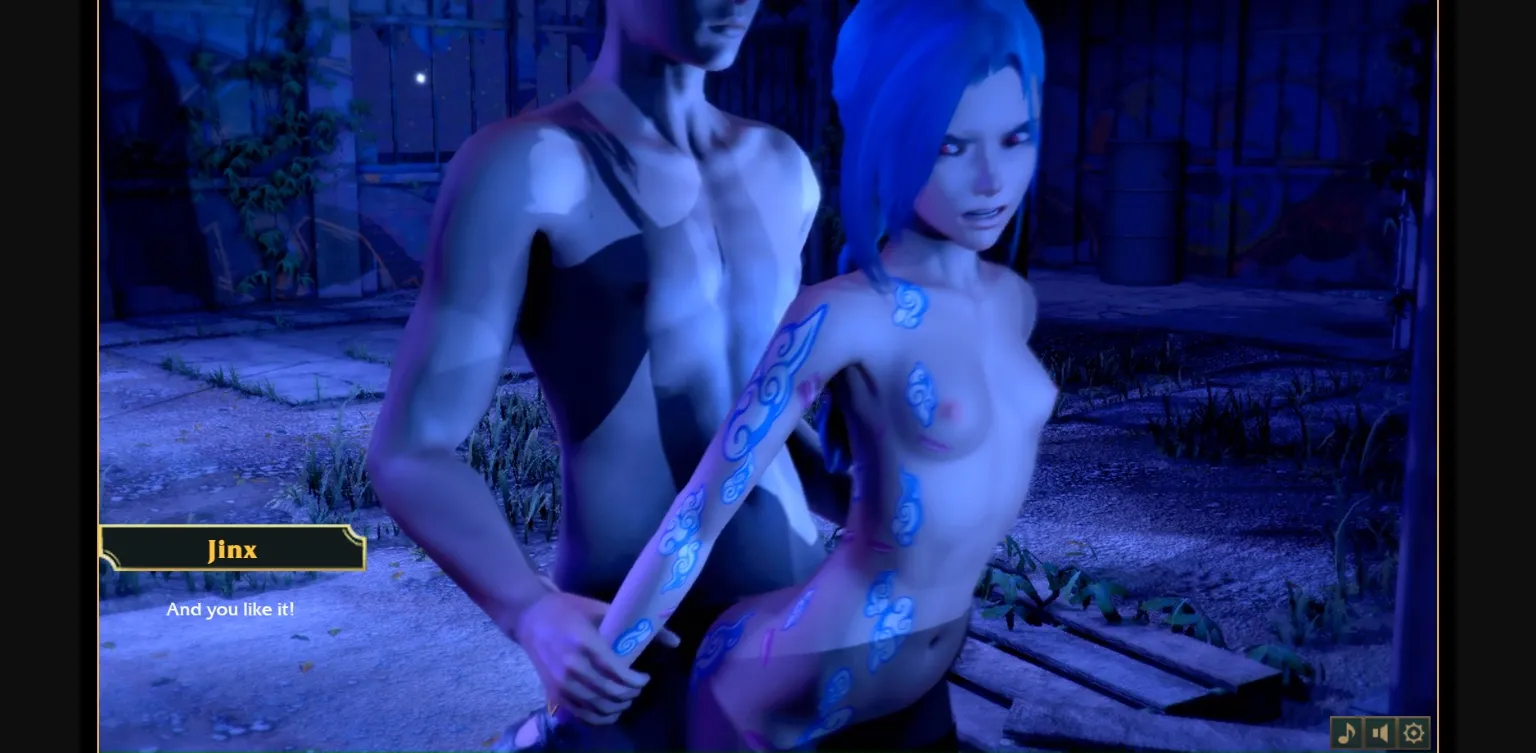
Task: Click the dialogue text to continue
Action: click(230, 610)
